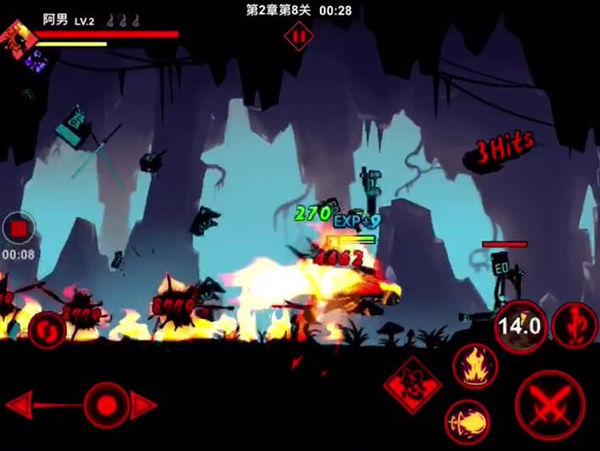Select the purple buff icon under the portrait
Screen dimensions: 600x451
click(x=37, y=62)
